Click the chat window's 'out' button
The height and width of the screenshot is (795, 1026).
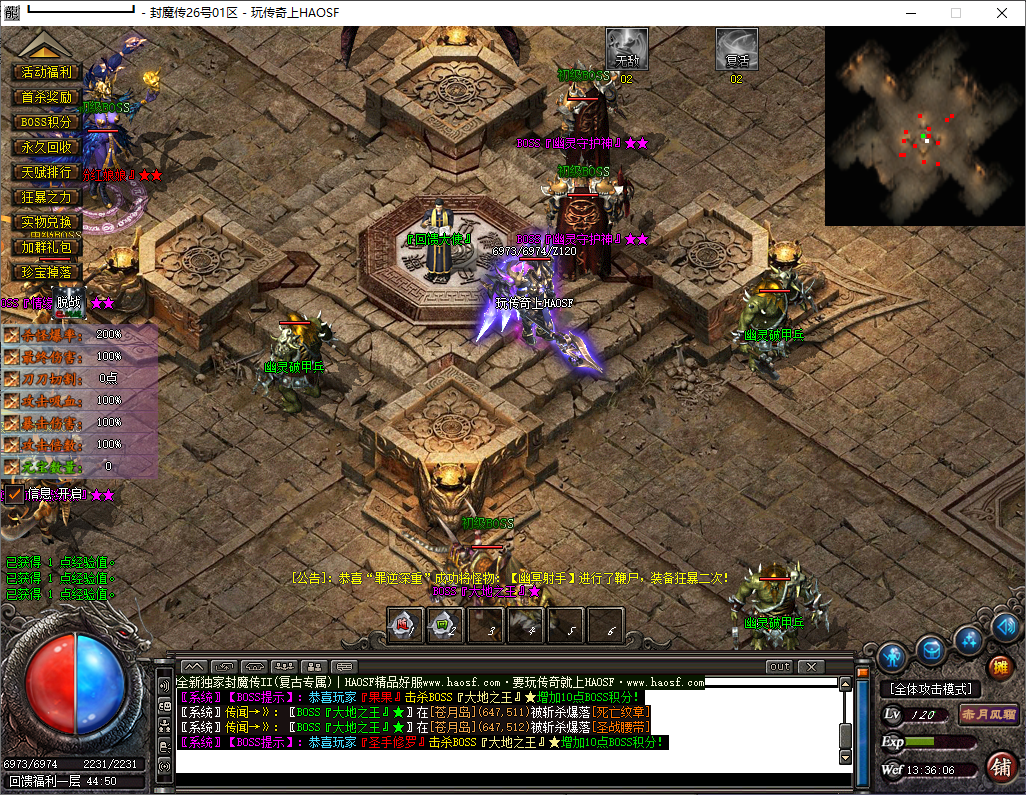click(x=779, y=667)
